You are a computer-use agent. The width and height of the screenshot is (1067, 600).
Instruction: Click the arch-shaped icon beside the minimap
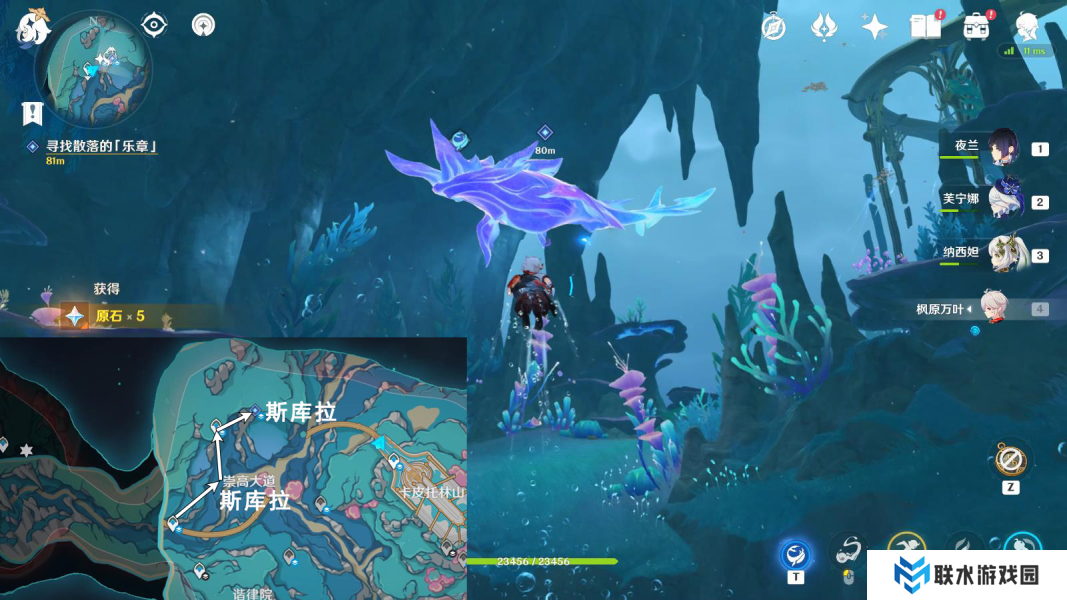pos(203,24)
